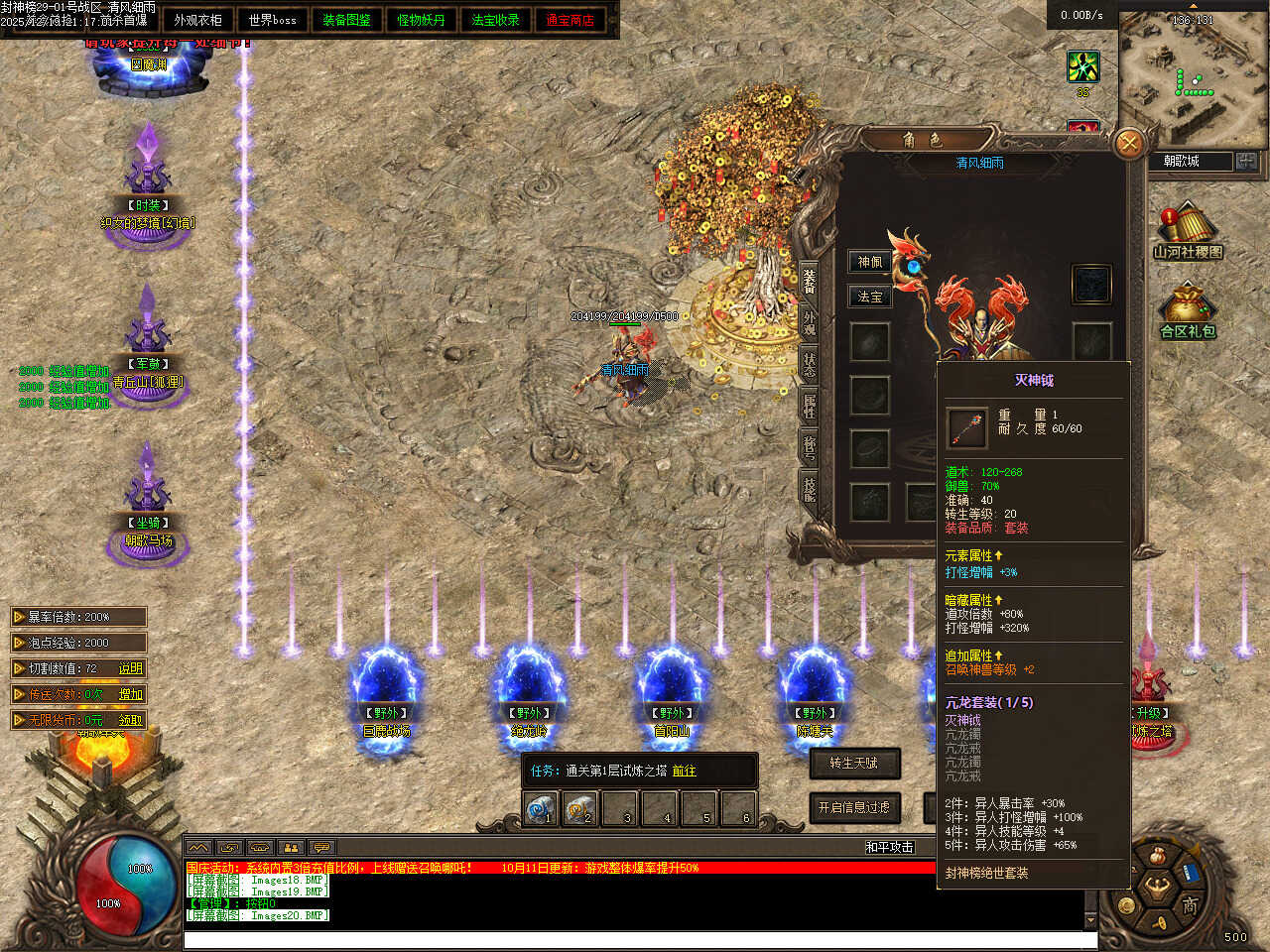Click the 法宝 button in character panel
The image size is (1270, 952).
point(870,297)
